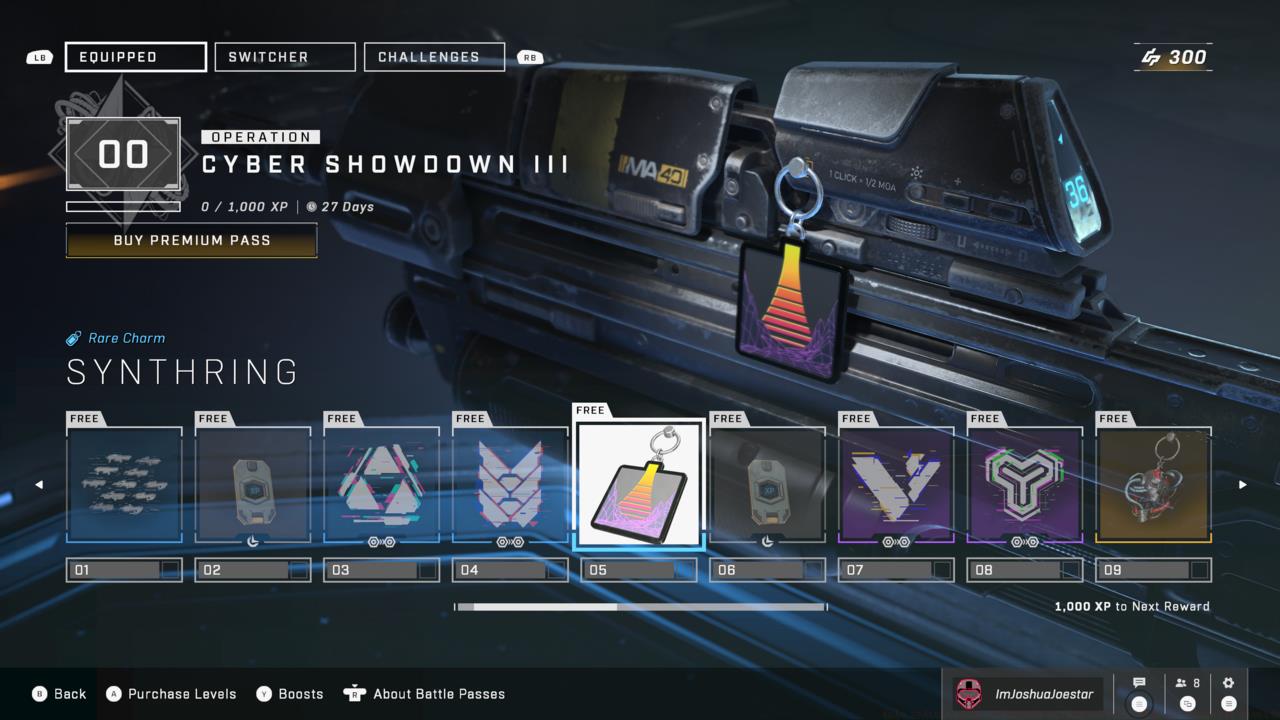This screenshot has height=720, width=1280.
Task: Switch to the Equipped tab
Action: pyautogui.click(x=136, y=57)
